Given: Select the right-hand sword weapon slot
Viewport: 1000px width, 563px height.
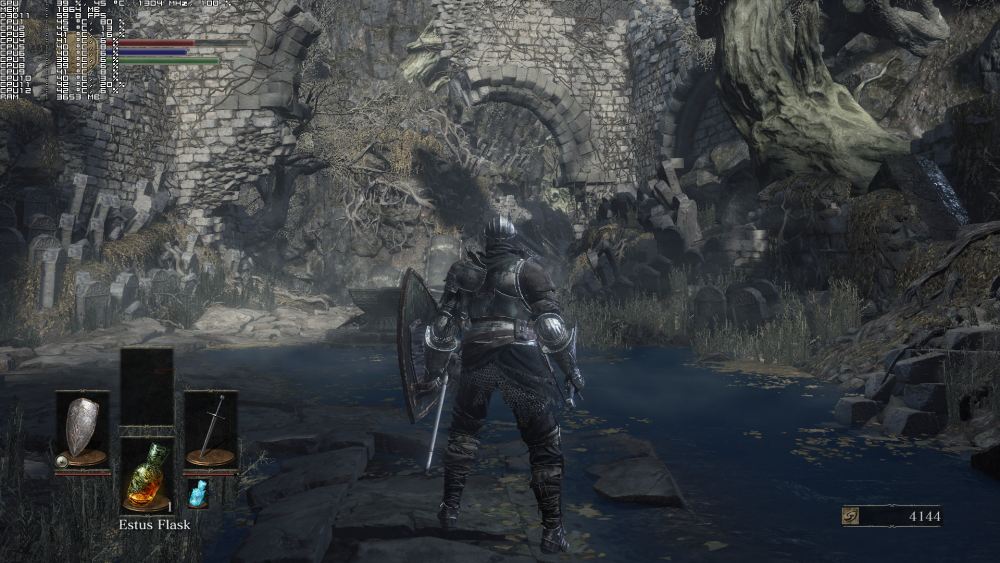Looking at the screenshot, I should pos(210,429).
